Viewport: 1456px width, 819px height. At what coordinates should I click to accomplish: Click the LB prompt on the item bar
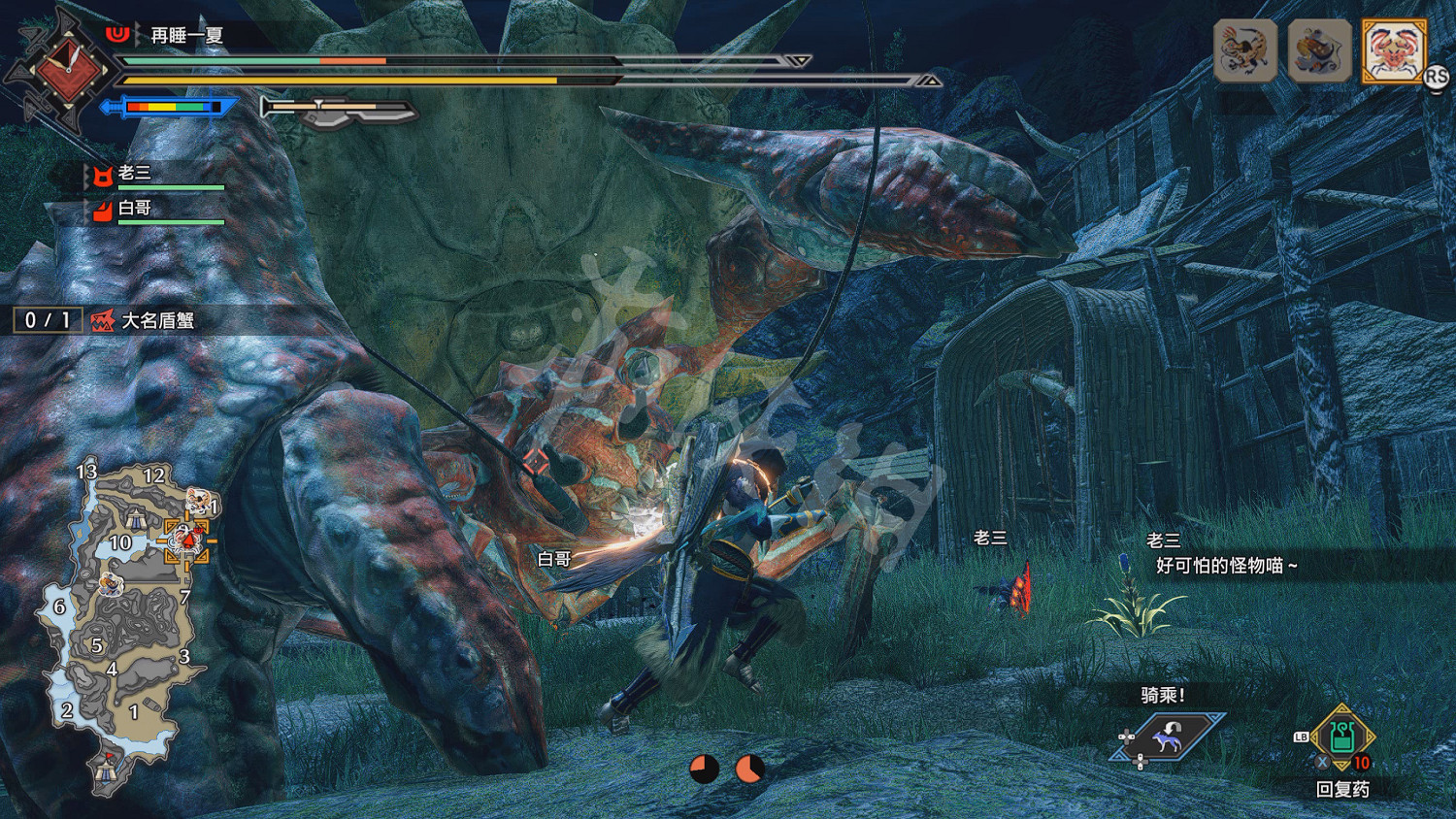coord(1302,737)
